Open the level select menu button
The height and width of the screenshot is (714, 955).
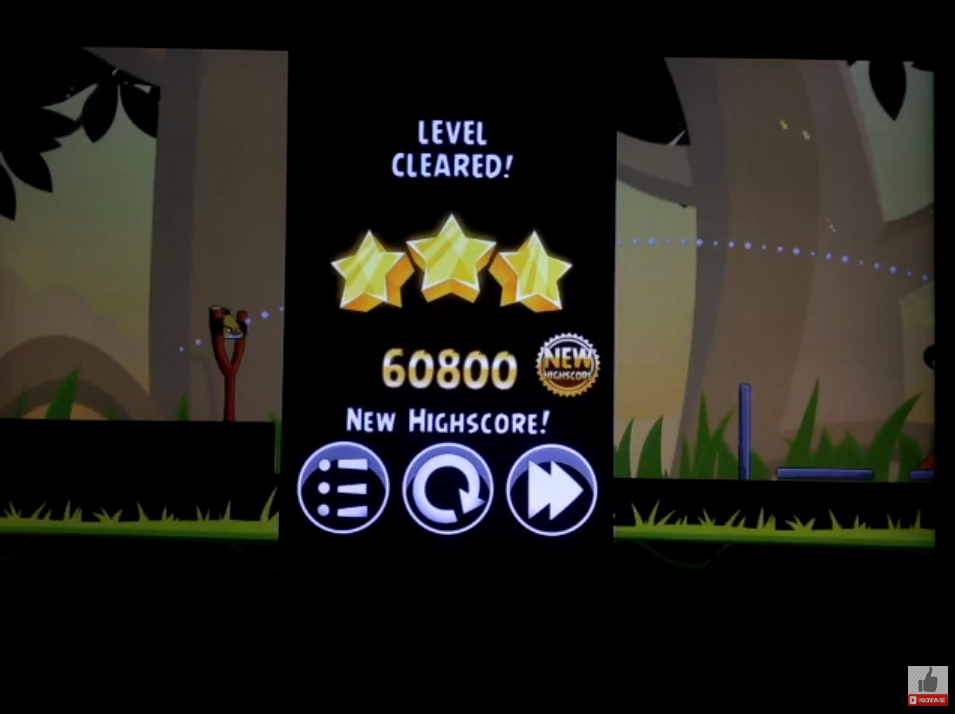343,490
